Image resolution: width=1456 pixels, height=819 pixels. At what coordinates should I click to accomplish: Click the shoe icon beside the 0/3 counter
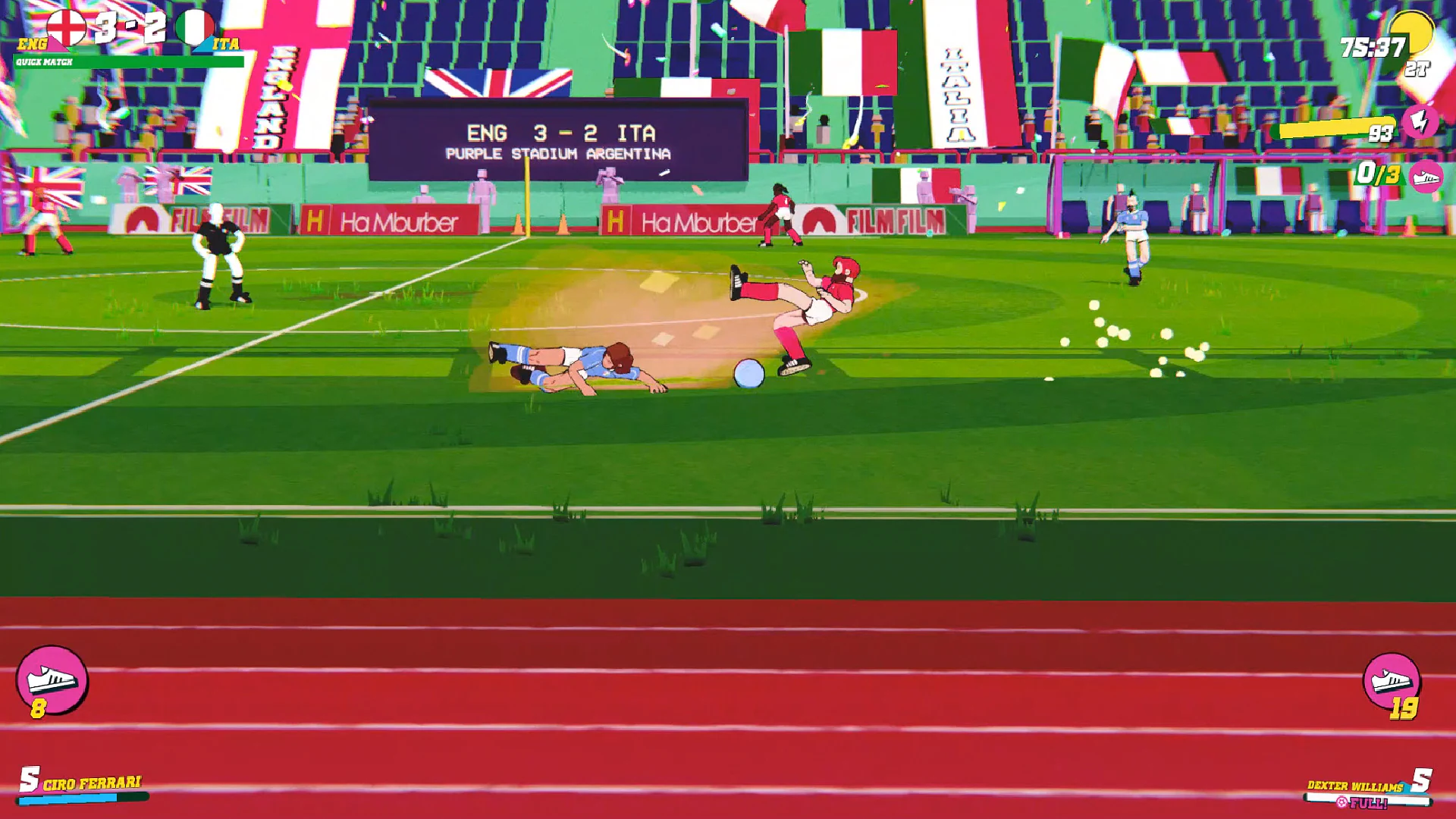[1424, 180]
